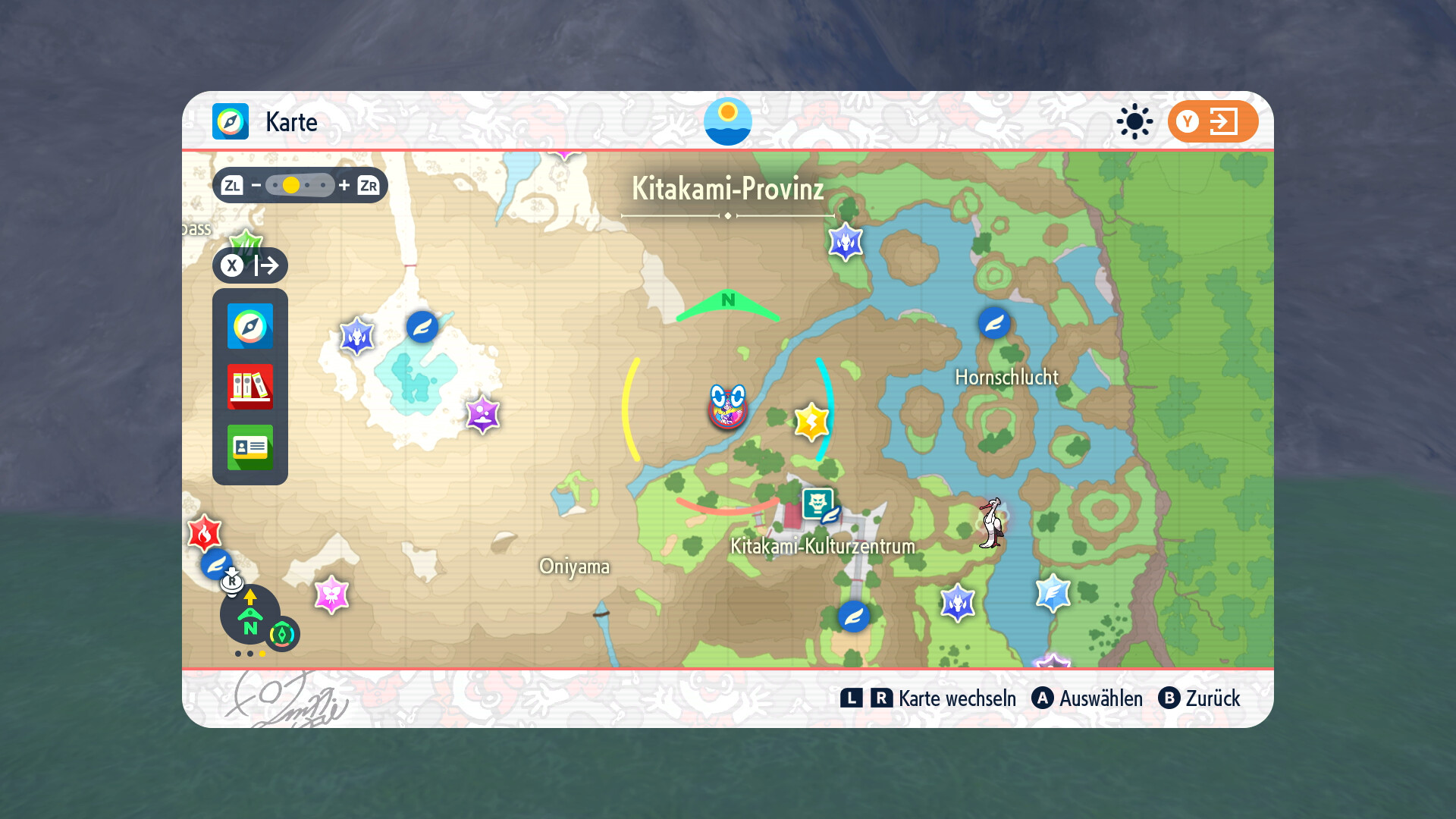Select the light-blue Ice Tera Raid crystal

coord(1053,592)
